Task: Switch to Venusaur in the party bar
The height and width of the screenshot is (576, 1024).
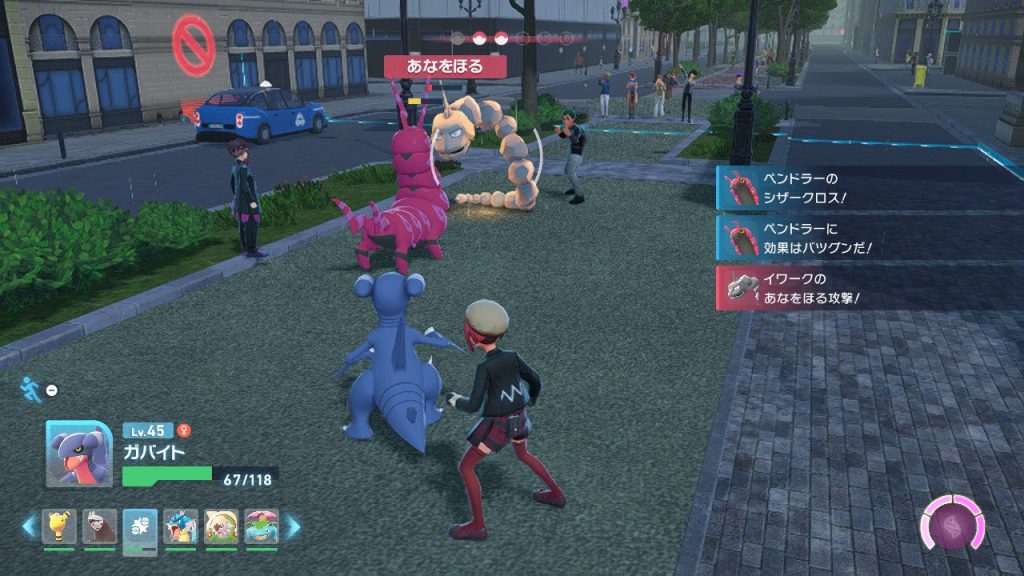Action: (x=261, y=526)
